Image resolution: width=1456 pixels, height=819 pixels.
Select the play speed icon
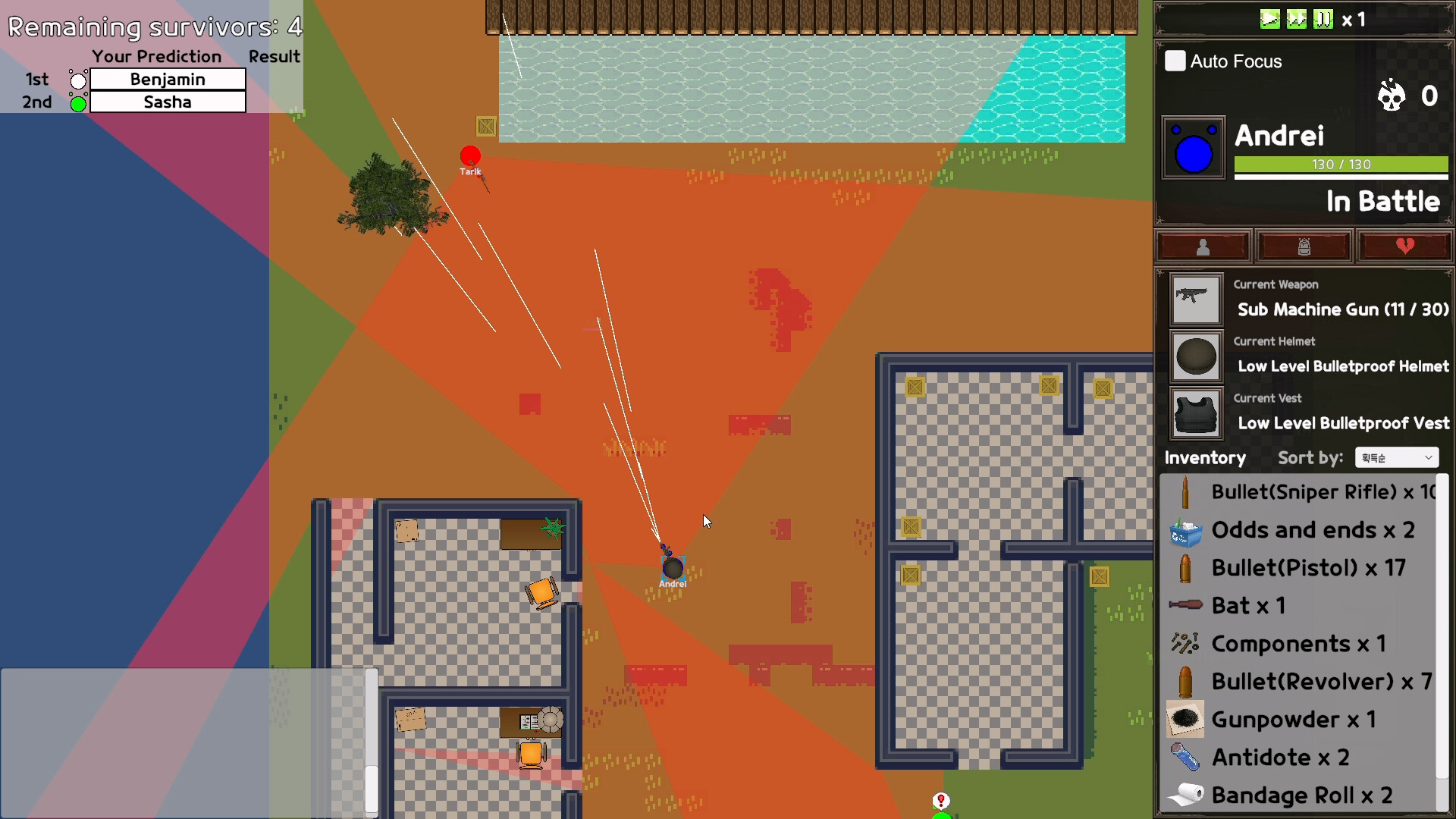tap(1271, 20)
